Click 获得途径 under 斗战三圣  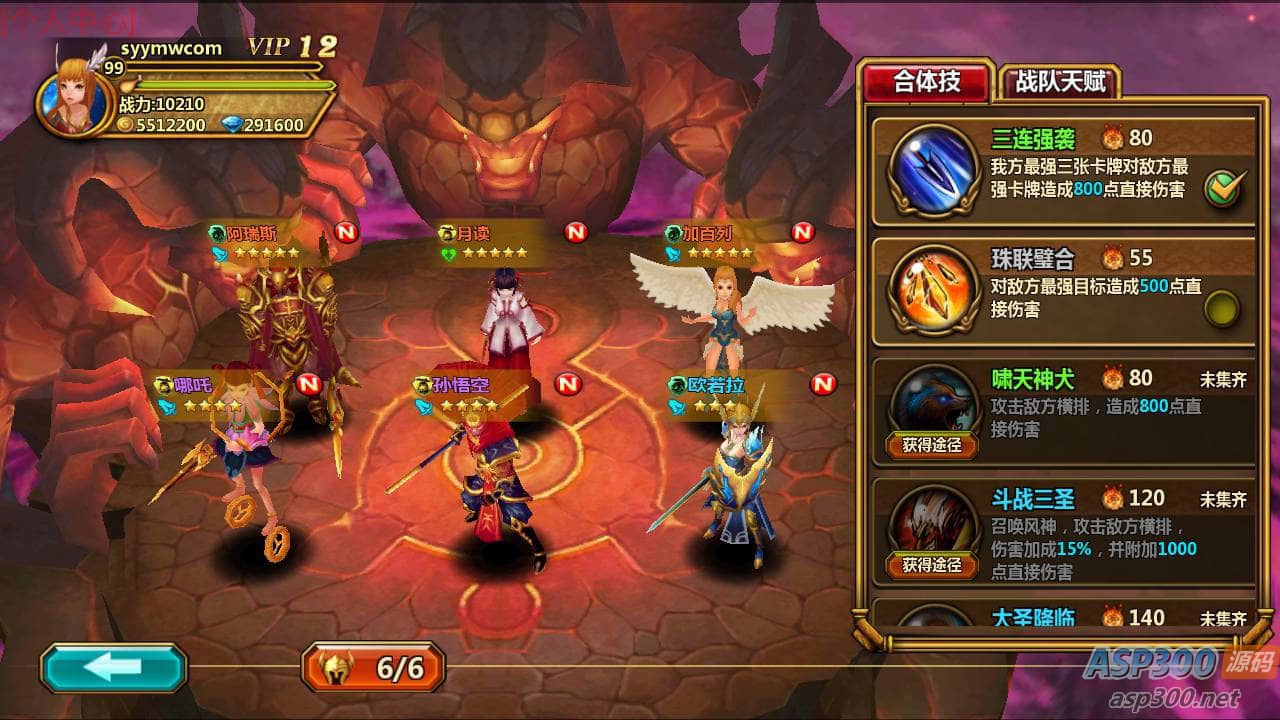(x=932, y=565)
